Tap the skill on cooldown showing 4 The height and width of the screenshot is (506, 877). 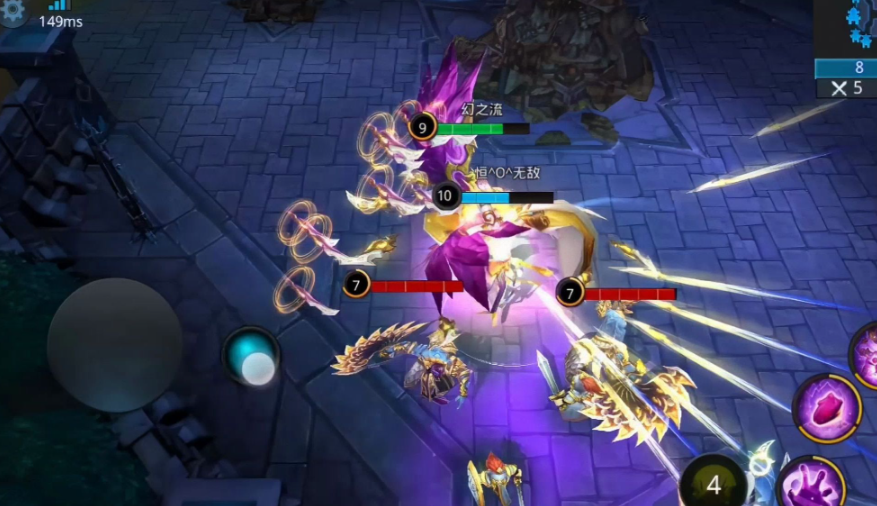[714, 485]
